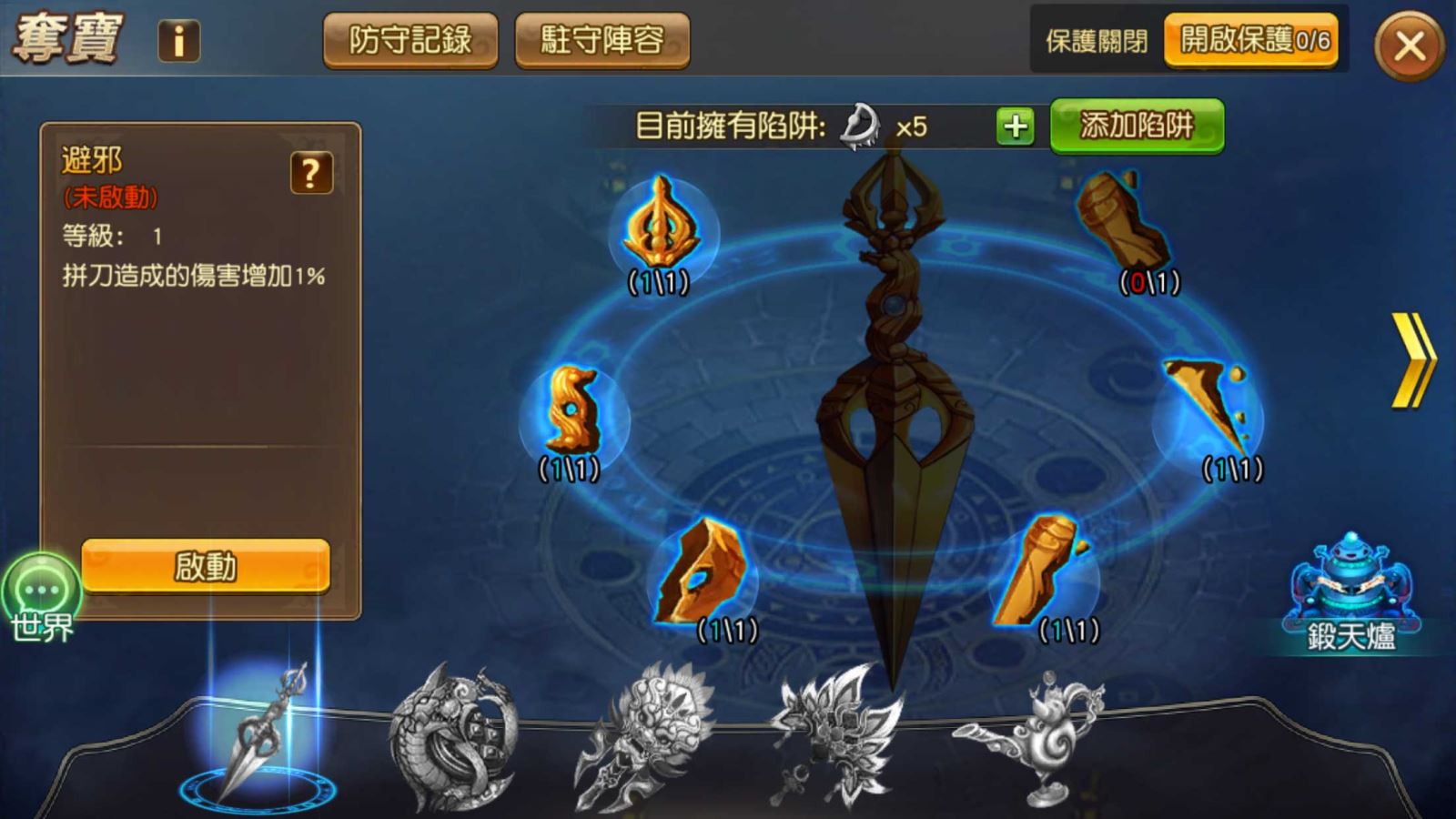Close the 奪寶 treasure screen
Viewport: 1456px width, 819px height.
(x=1409, y=45)
